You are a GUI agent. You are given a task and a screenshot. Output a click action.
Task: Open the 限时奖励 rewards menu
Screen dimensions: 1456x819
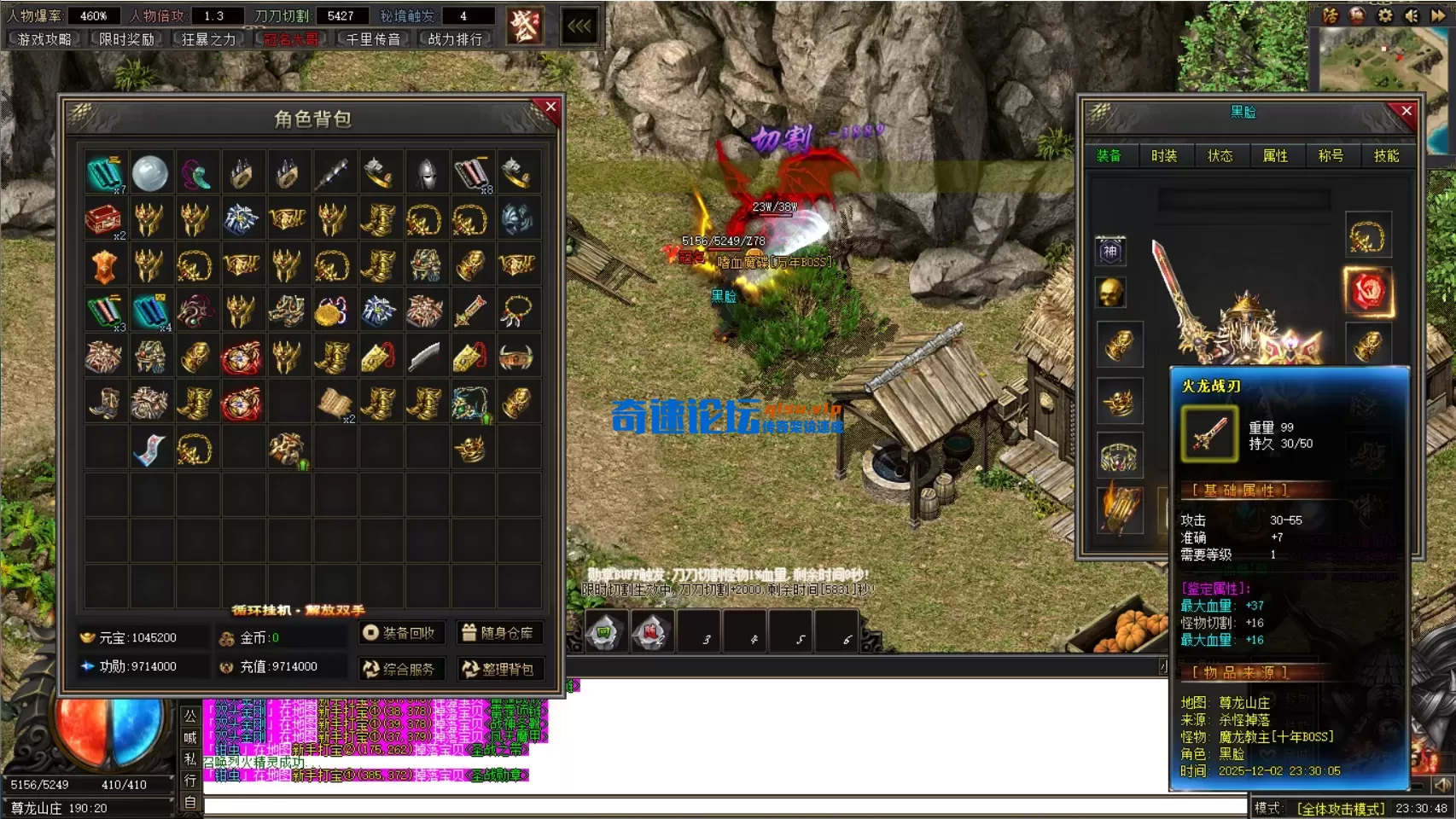tap(126, 39)
